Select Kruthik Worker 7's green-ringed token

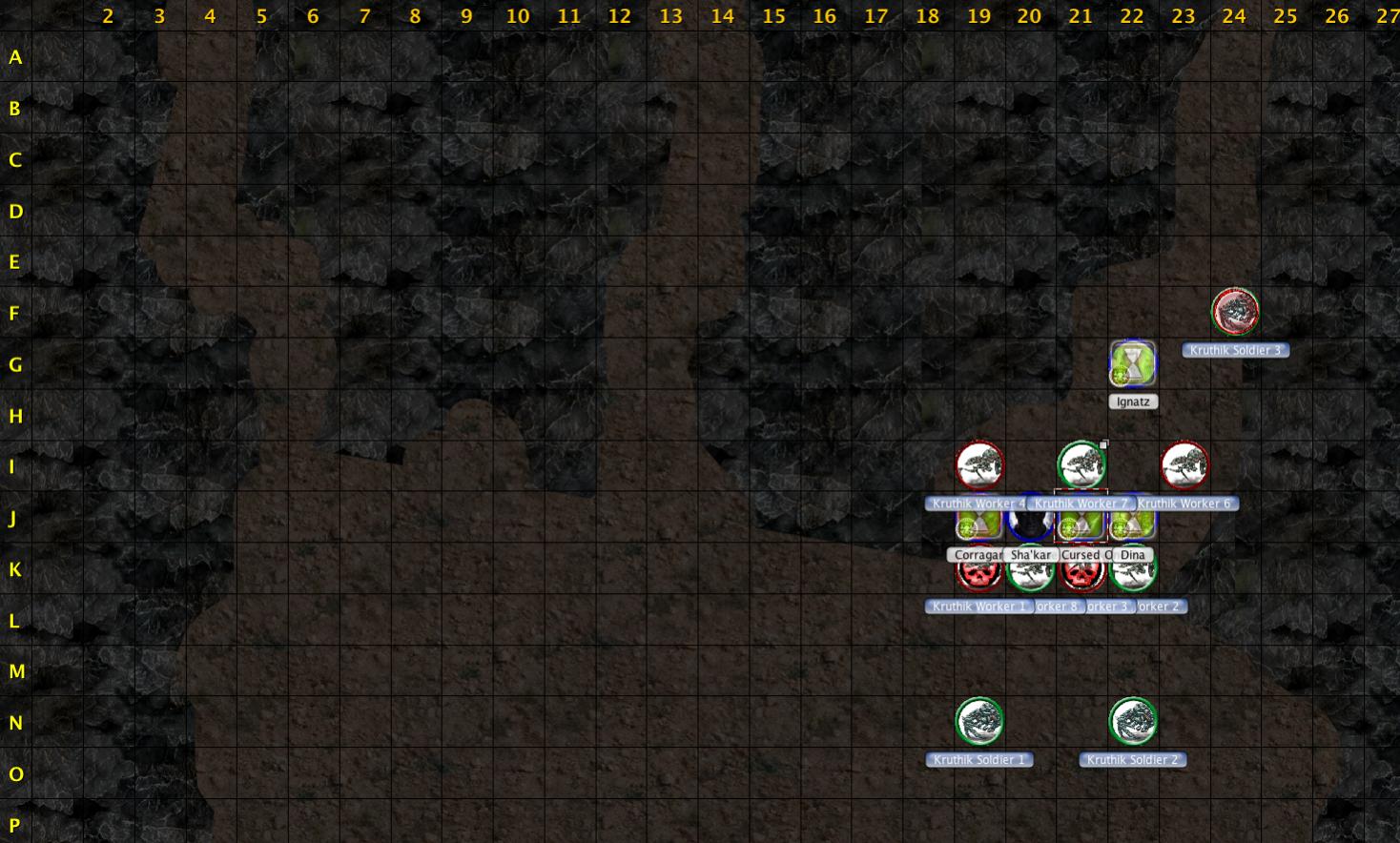coord(1081,465)
